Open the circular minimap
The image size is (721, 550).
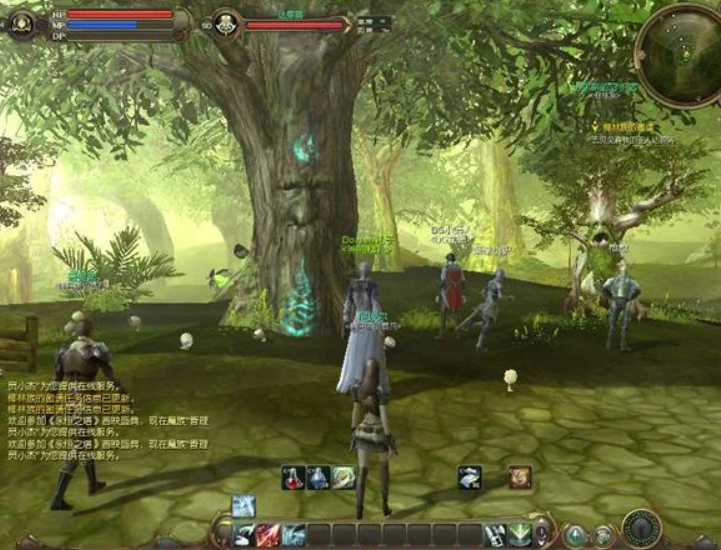click(x=680, y=55)
